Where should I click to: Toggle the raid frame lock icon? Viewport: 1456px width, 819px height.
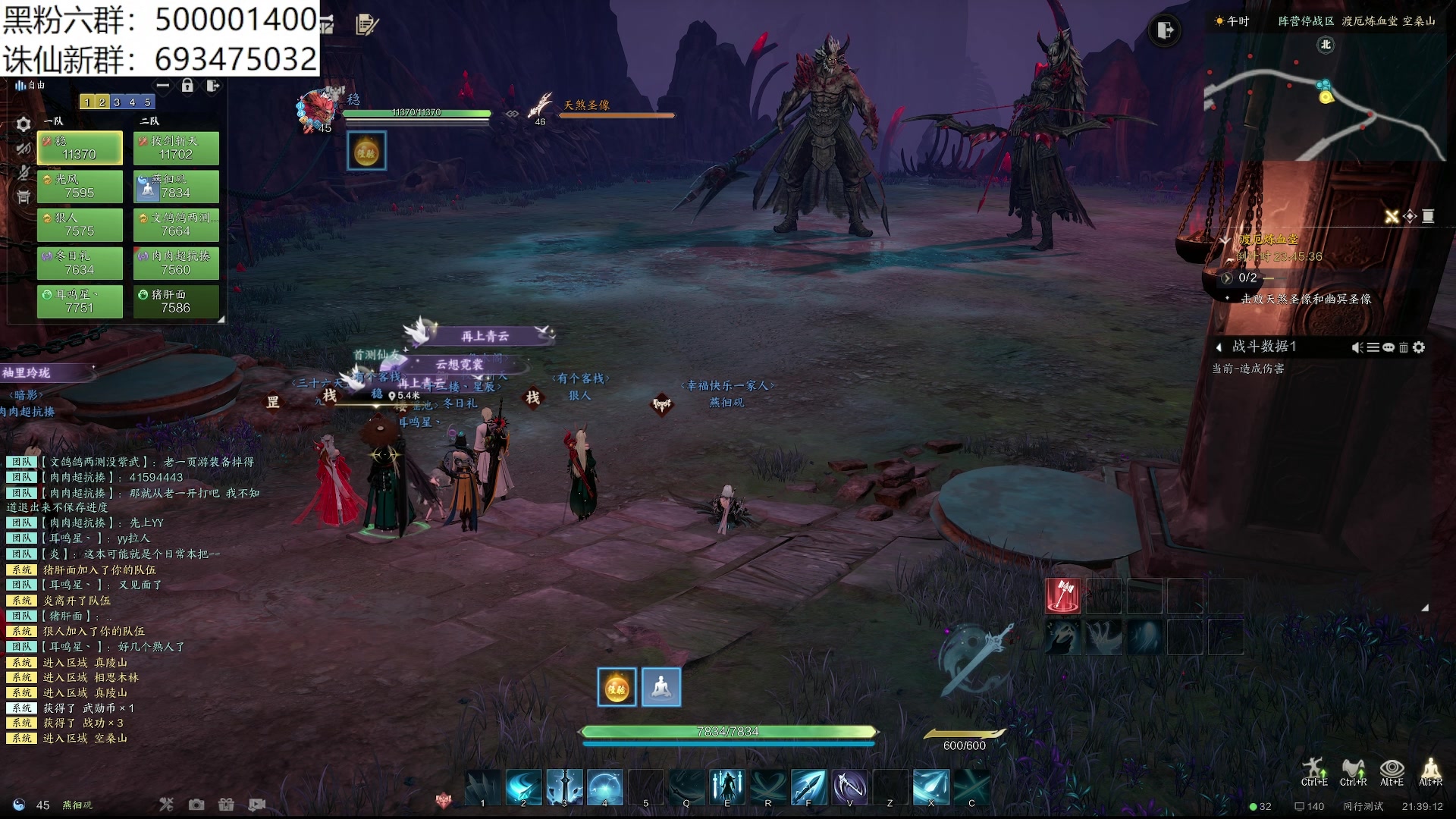pos(187,86)
